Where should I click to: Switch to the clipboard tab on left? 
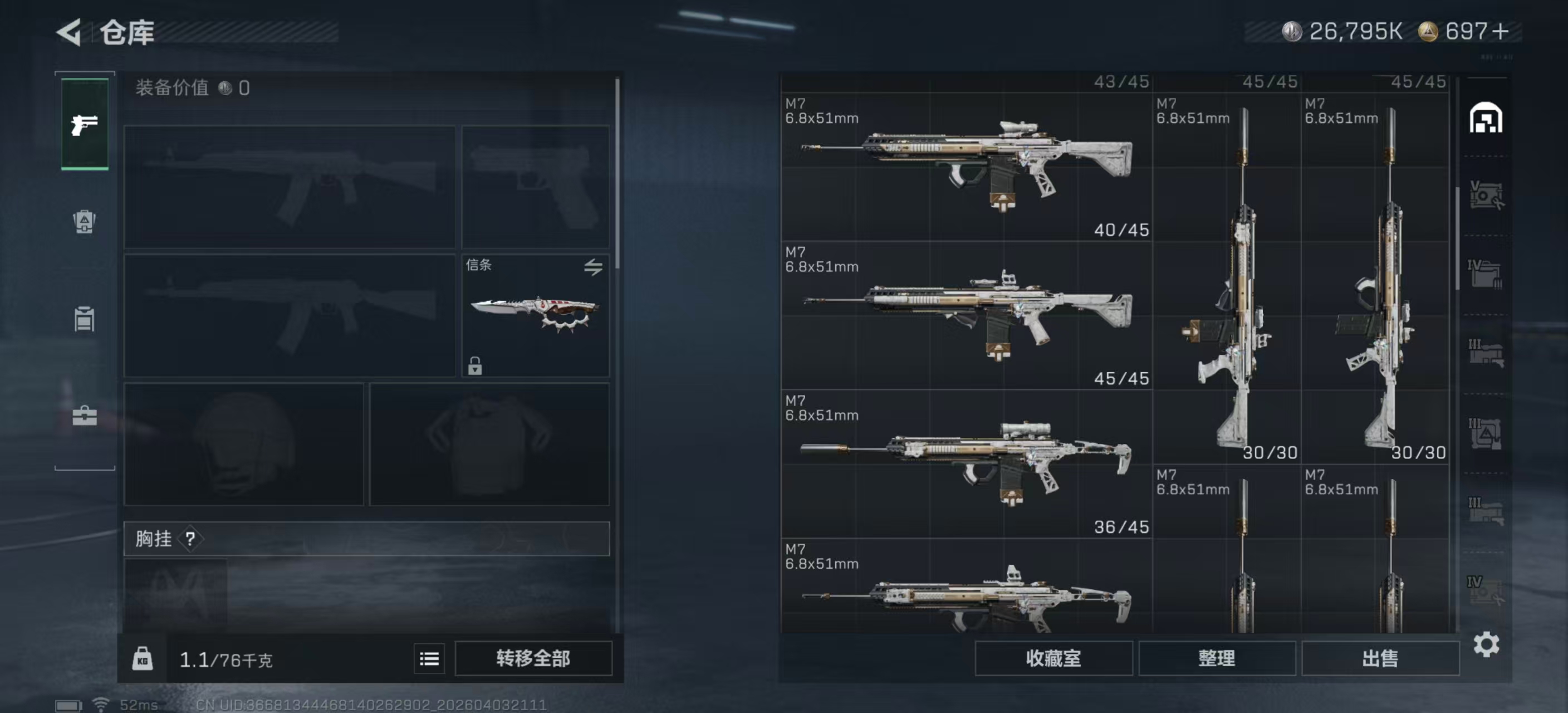click(85, 319)
